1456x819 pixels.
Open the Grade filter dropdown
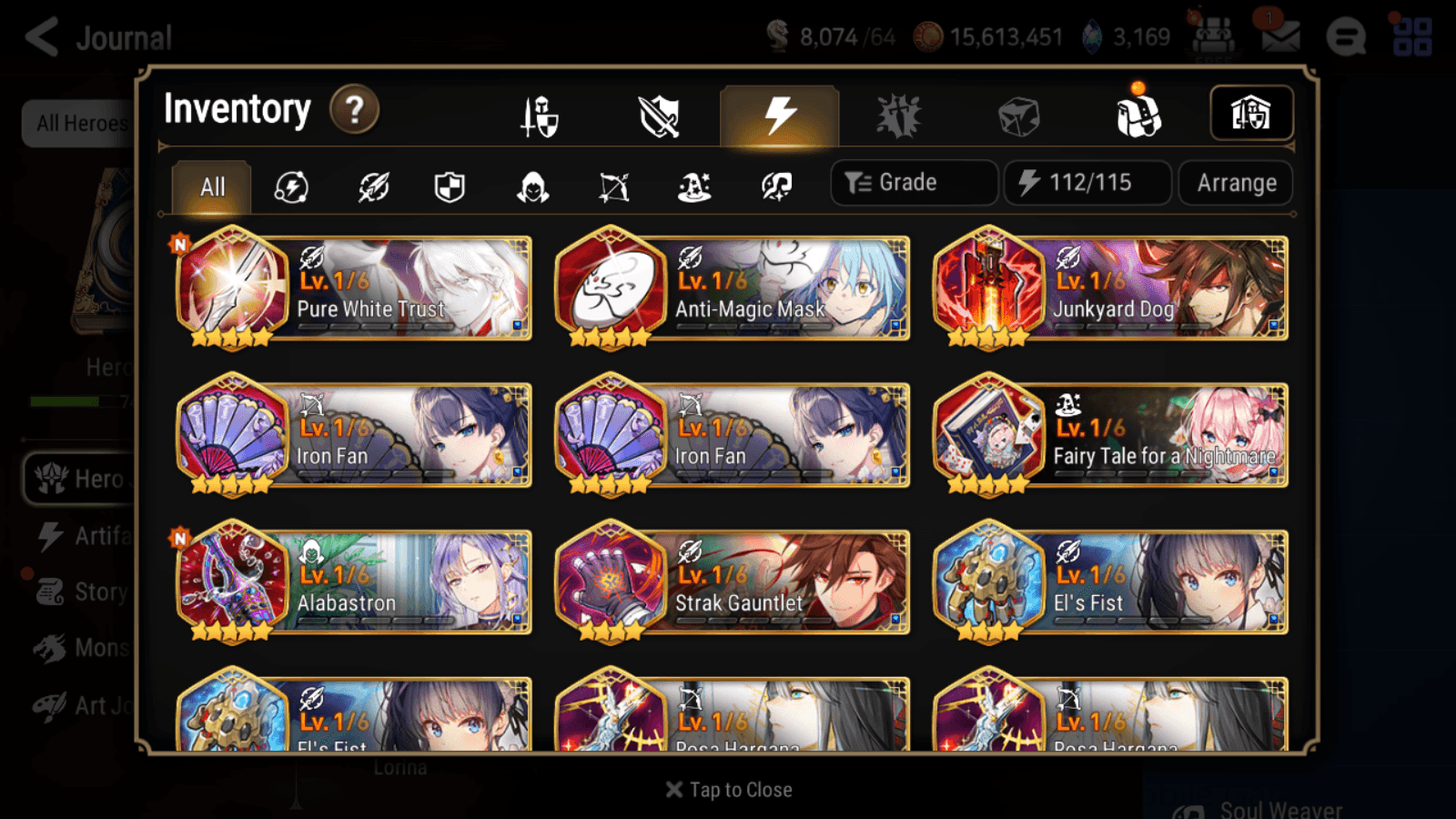tap(913, 182)
